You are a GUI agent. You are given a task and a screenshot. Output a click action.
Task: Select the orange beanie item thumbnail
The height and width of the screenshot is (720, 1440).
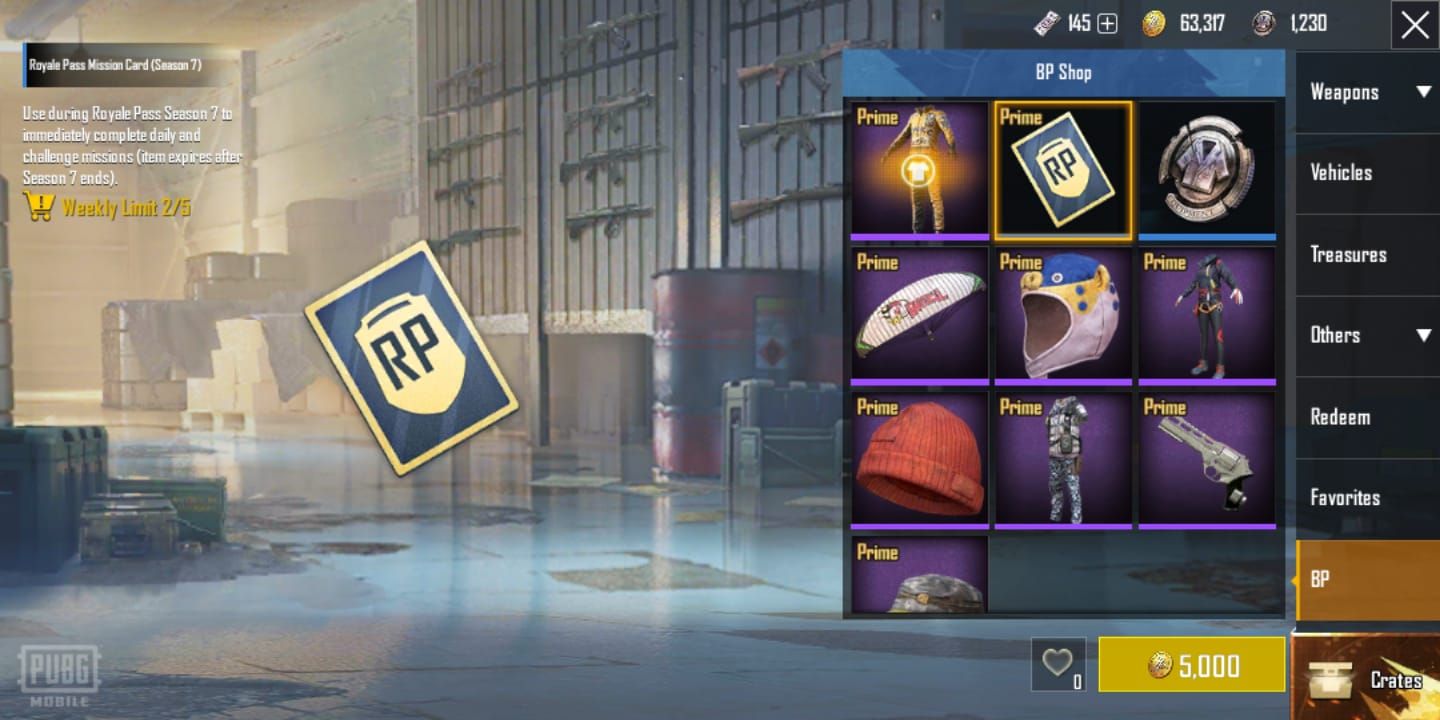pos(918,458)
